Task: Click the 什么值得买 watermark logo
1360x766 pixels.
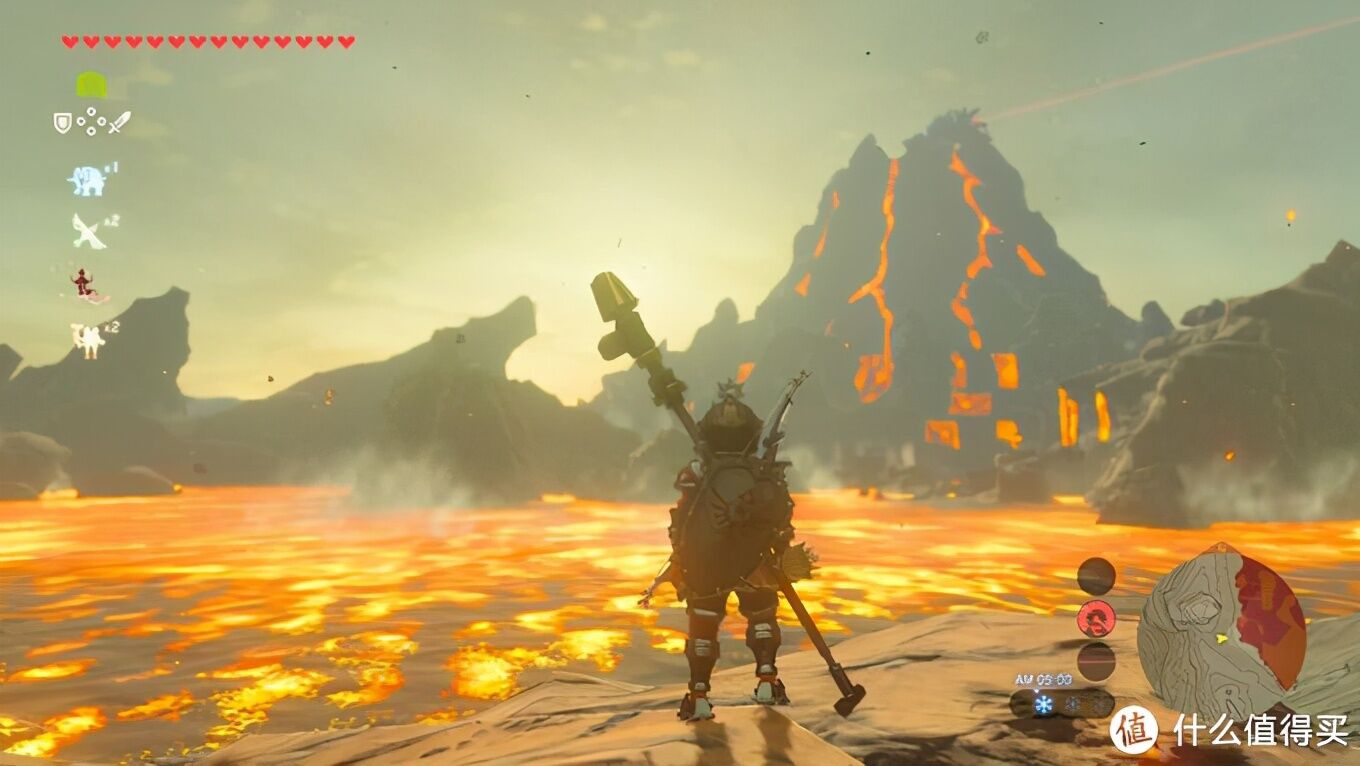Action: (x=1133, y=729)
